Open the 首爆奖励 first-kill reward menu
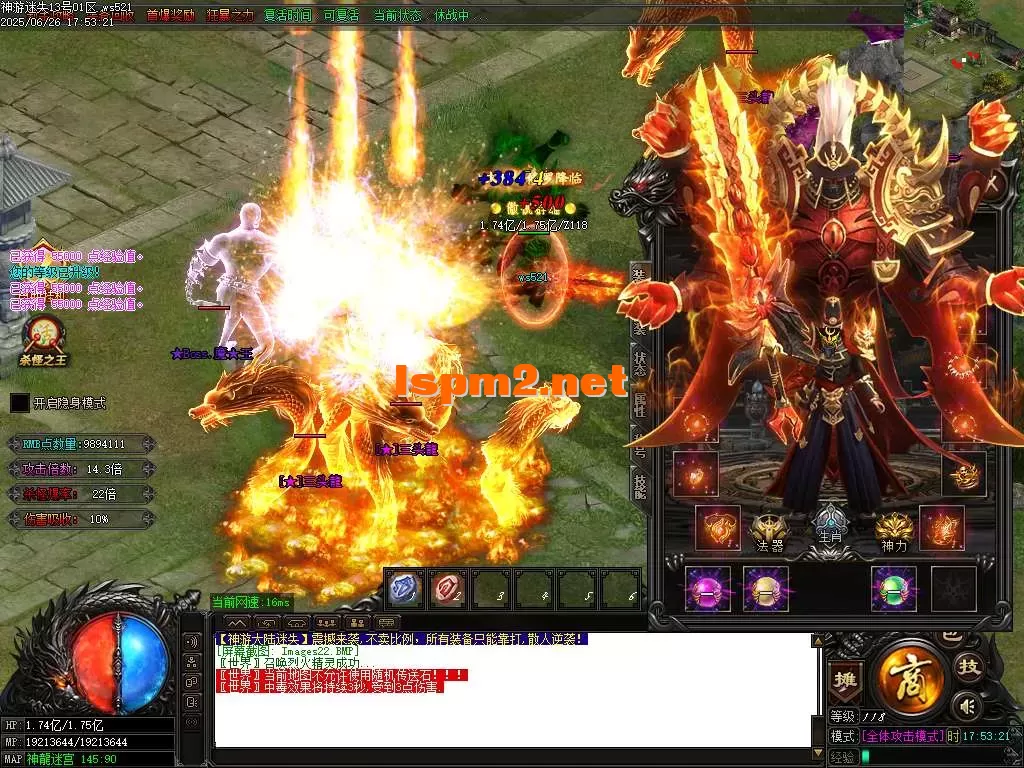Screen dimensions: 1024x768 [171, 15]
